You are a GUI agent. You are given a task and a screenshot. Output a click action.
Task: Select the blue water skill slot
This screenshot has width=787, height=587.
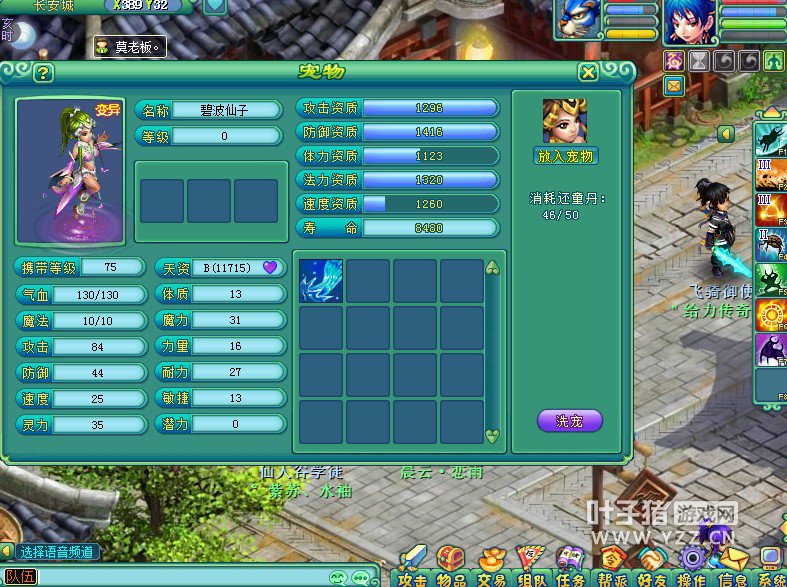(x=321, y=281)
